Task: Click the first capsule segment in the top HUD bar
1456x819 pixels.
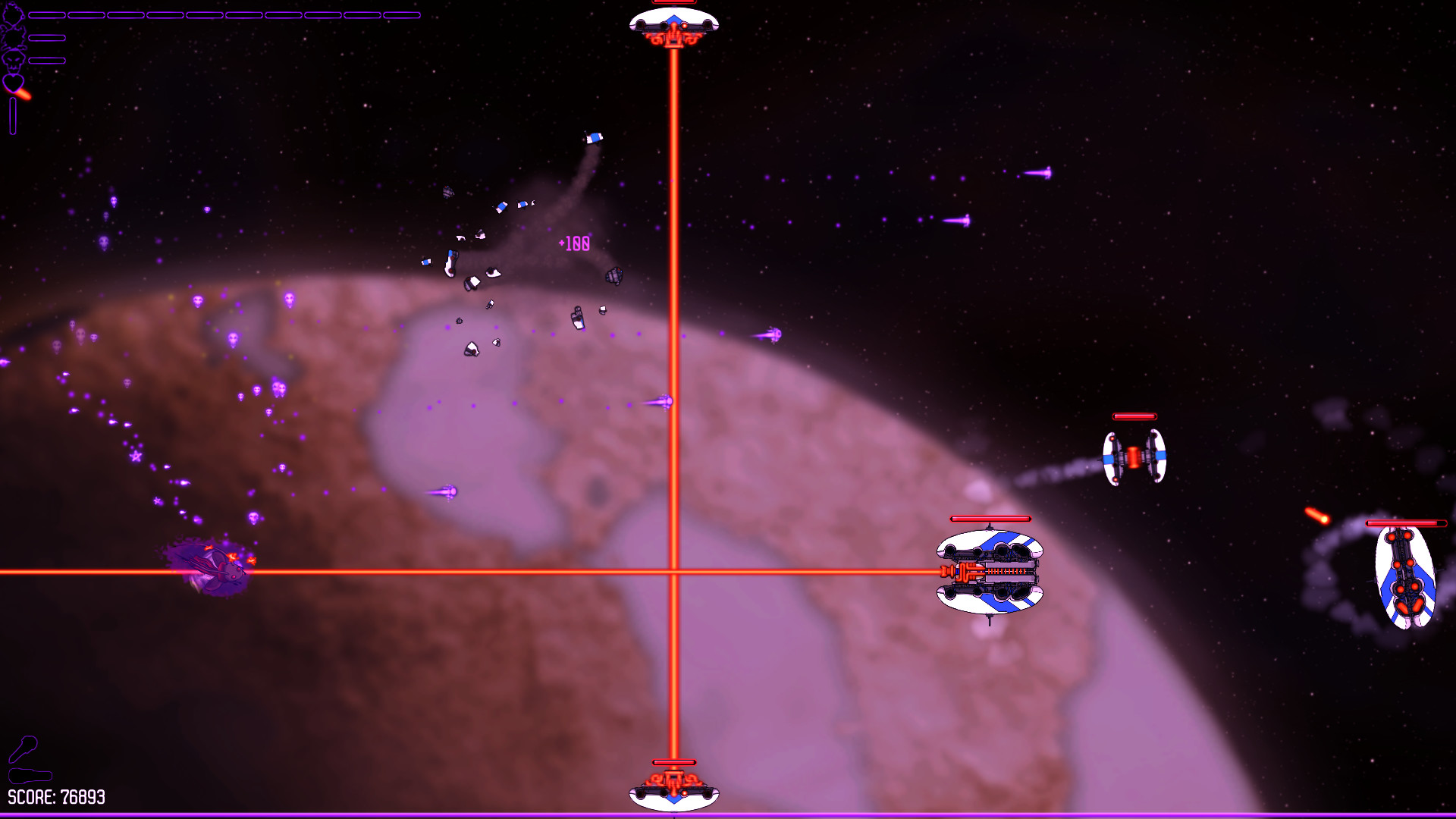Action: click(x=47, y=14)
